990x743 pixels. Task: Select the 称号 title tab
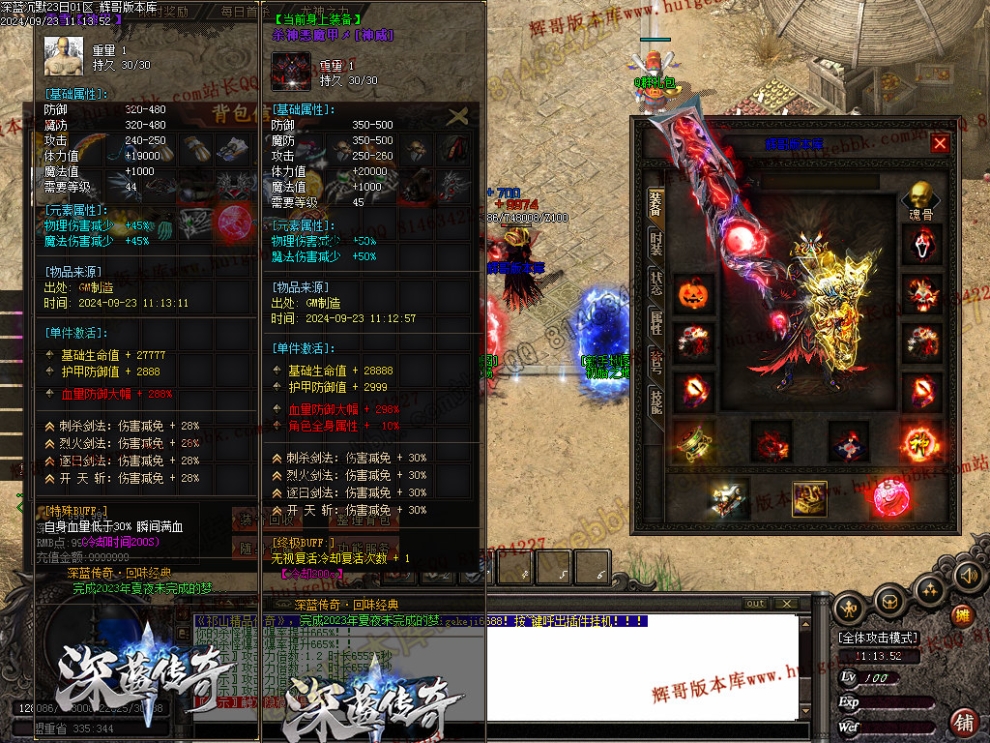656,361
